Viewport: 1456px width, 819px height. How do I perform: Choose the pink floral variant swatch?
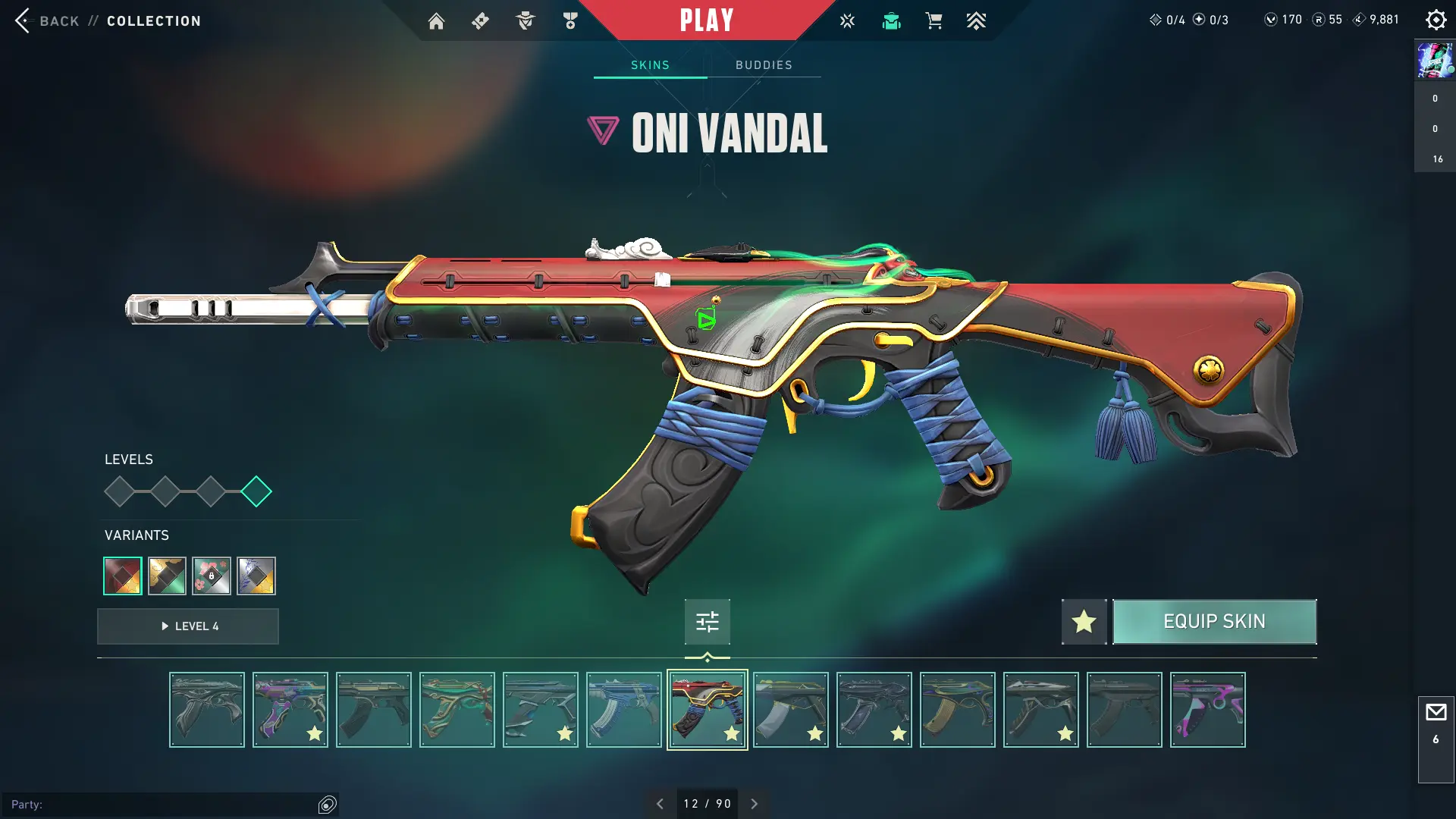[x=212, y=576]
